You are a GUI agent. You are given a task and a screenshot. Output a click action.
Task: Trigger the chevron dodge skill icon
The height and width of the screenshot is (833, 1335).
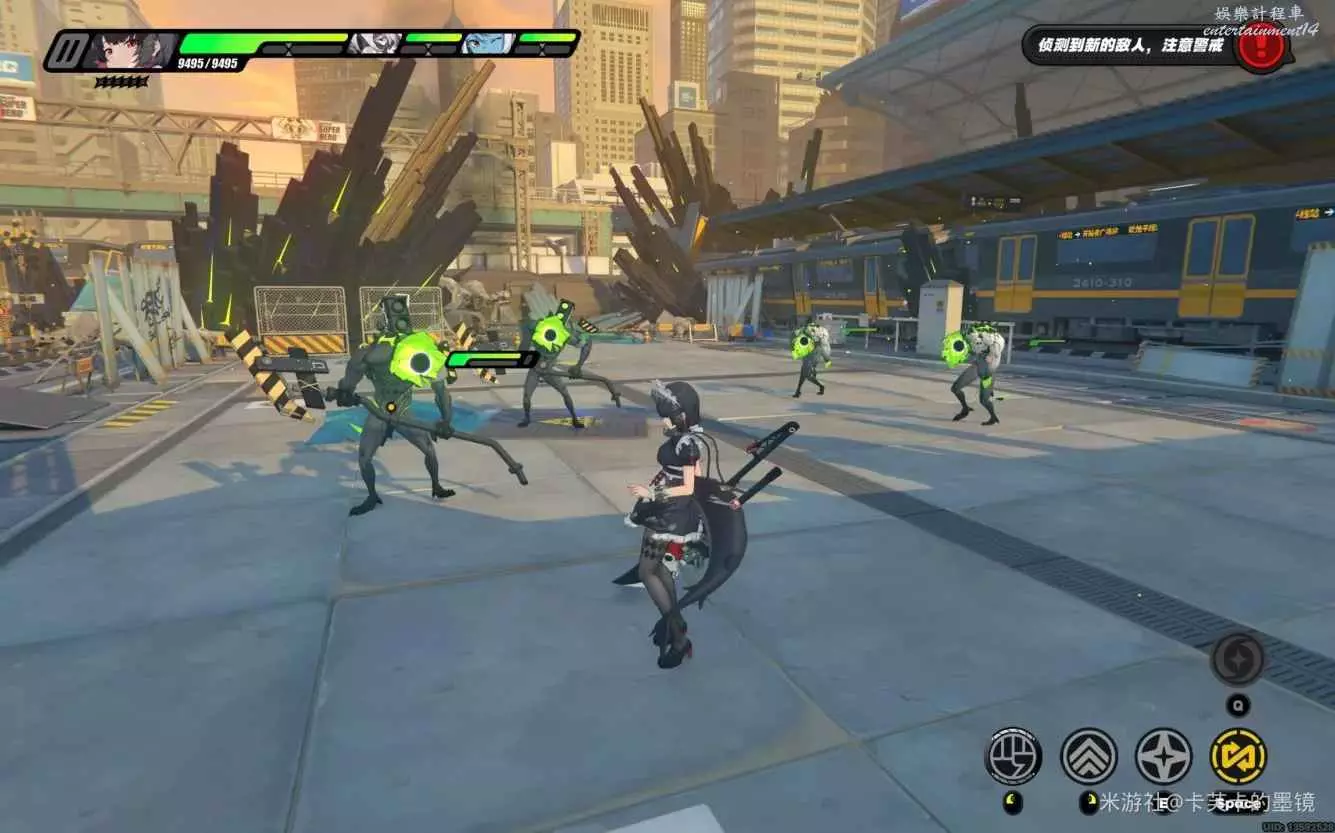point(1088,756)
